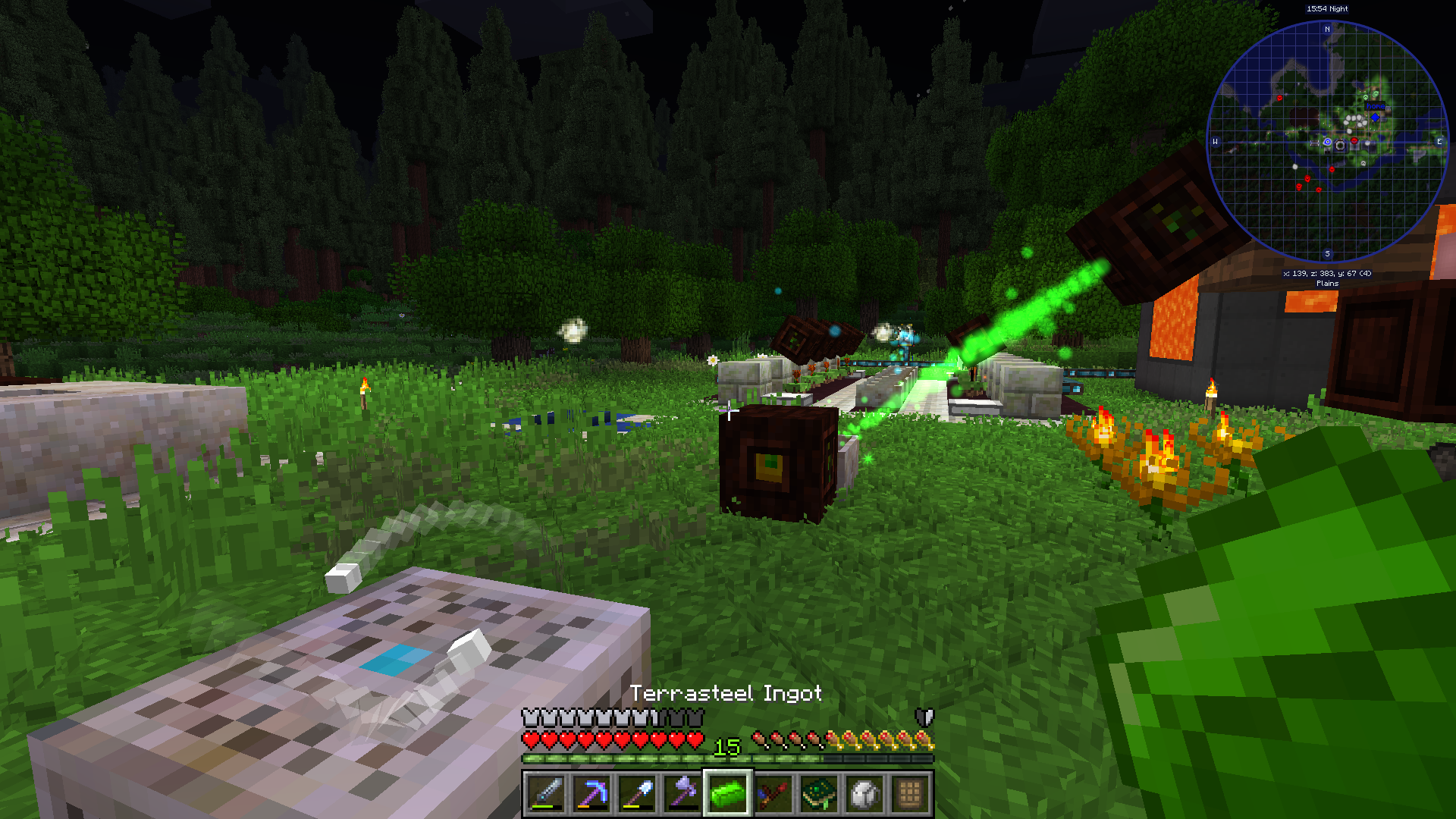Select the purple axe hotbar slot
This screenshot has height=819, width=1456.
[682, 794]
